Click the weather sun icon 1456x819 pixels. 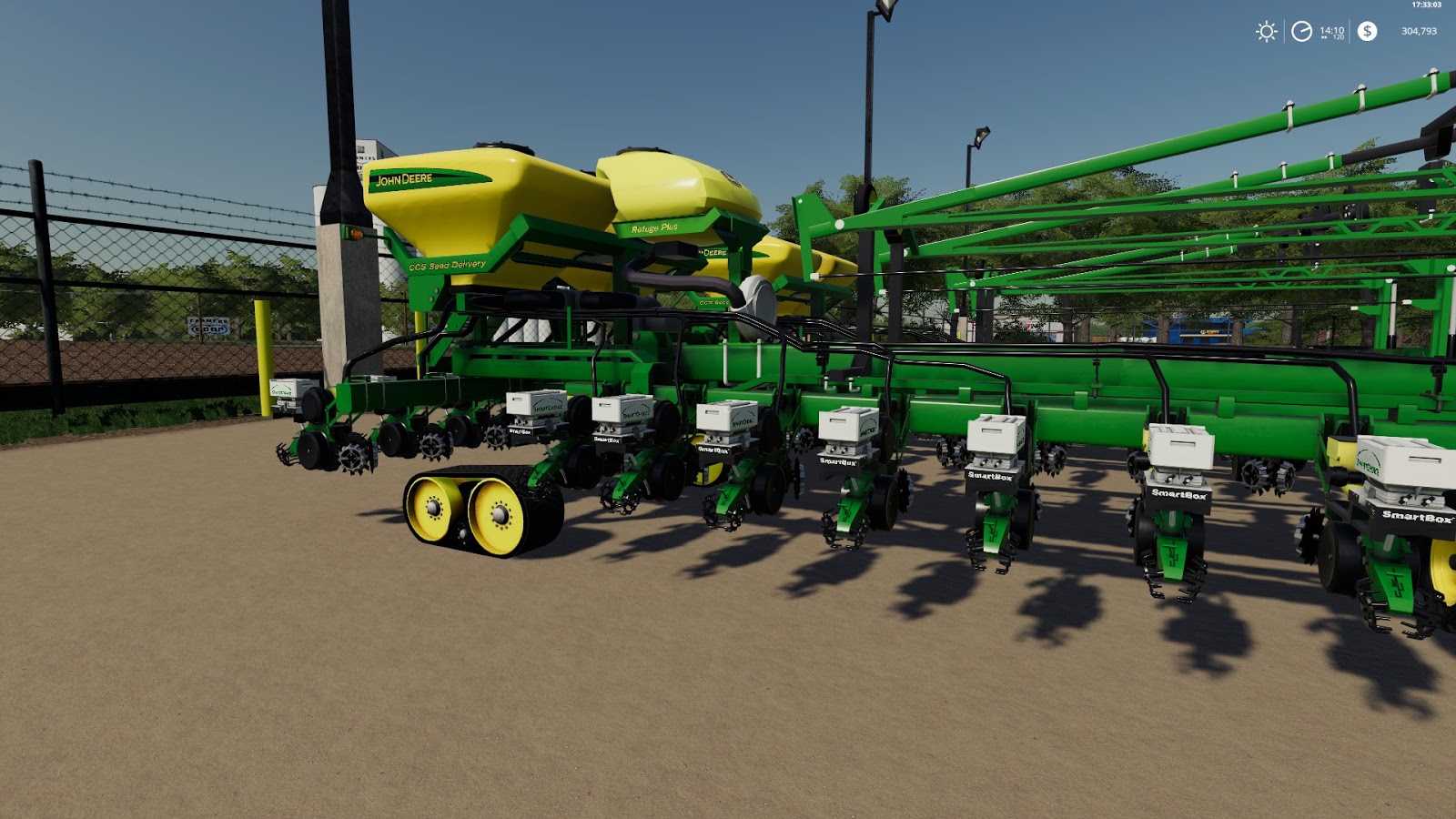click(x=1267, y=31)
